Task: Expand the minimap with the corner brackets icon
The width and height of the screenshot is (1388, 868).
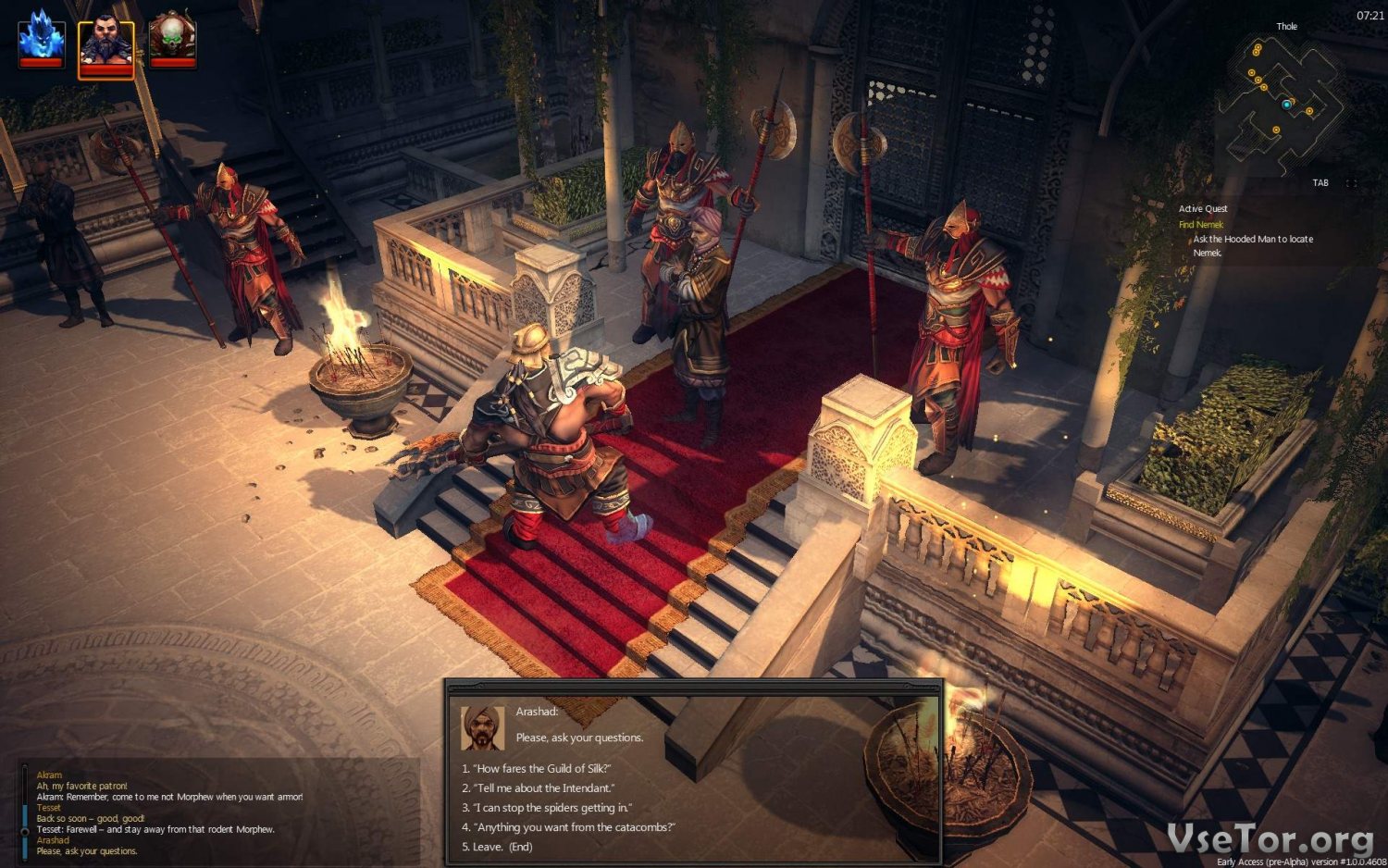Action: tap(1352, 183)
